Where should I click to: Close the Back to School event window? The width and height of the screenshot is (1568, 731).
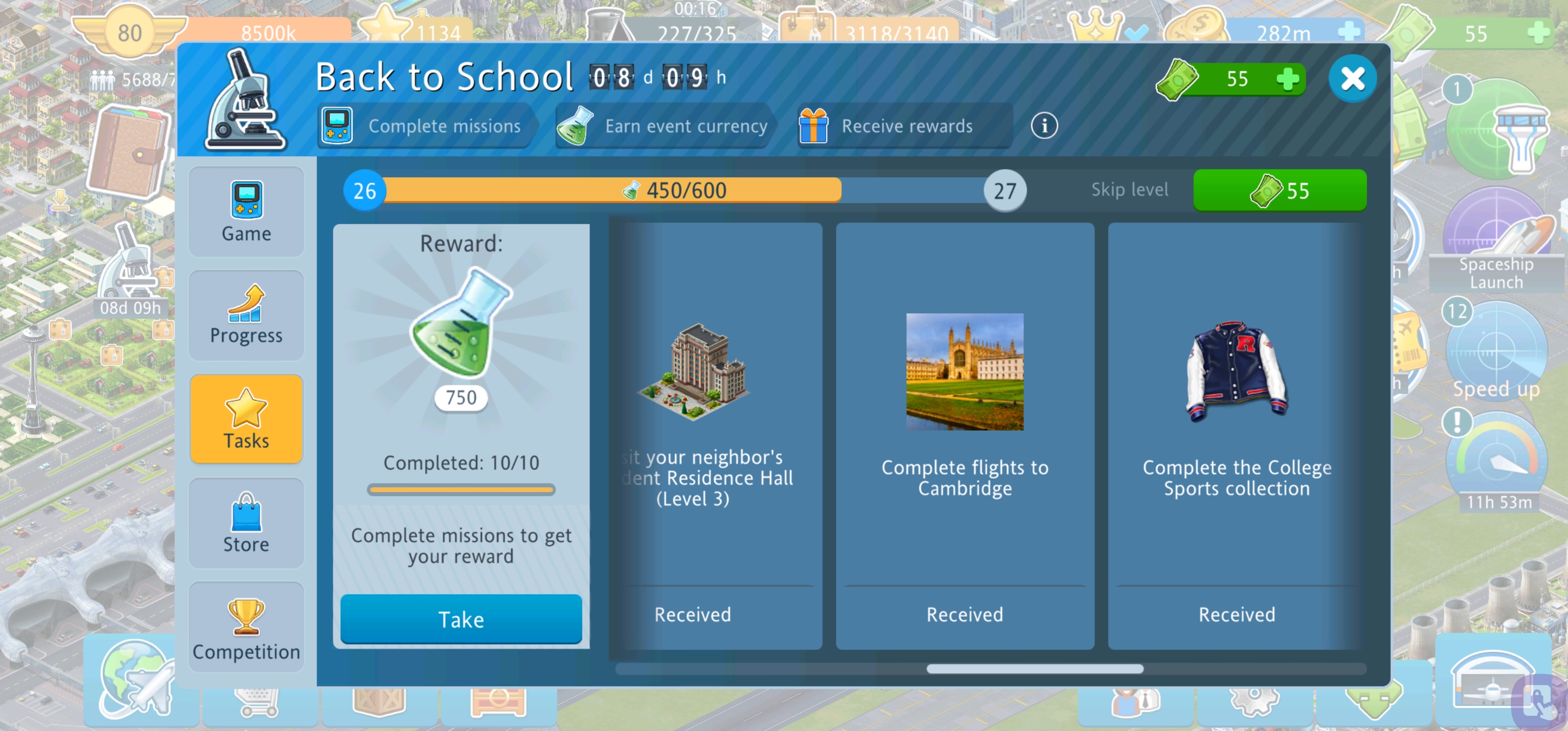(1352, 79)
